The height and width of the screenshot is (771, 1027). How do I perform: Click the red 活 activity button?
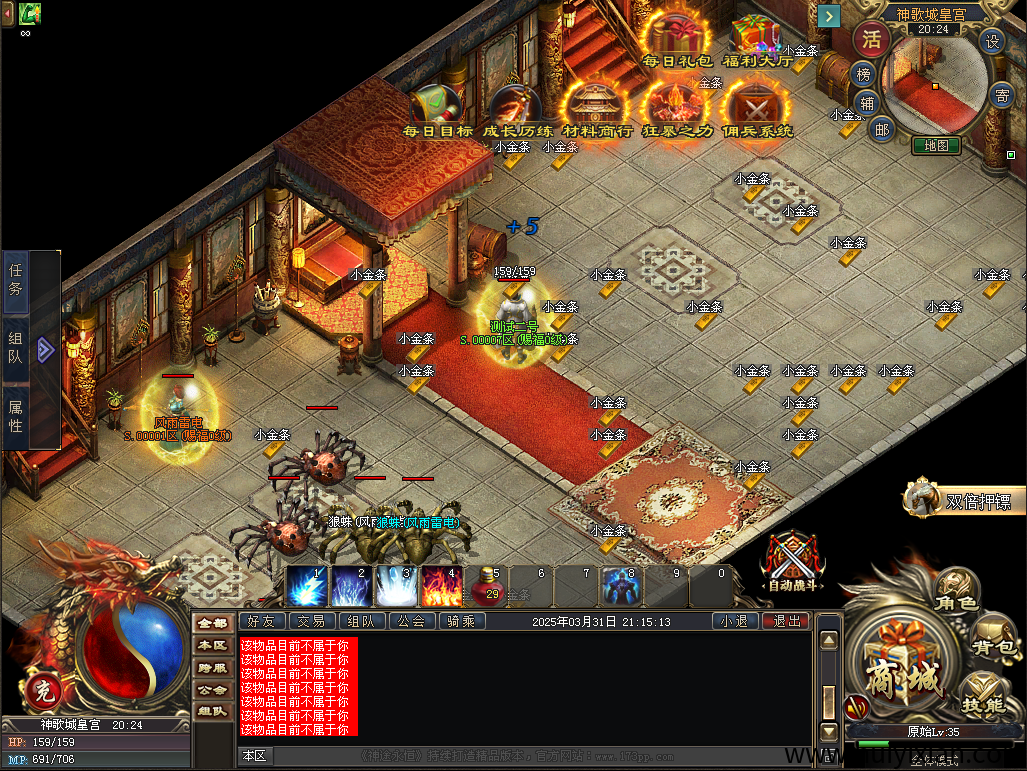pyautogui.click(x=872, y=41)
